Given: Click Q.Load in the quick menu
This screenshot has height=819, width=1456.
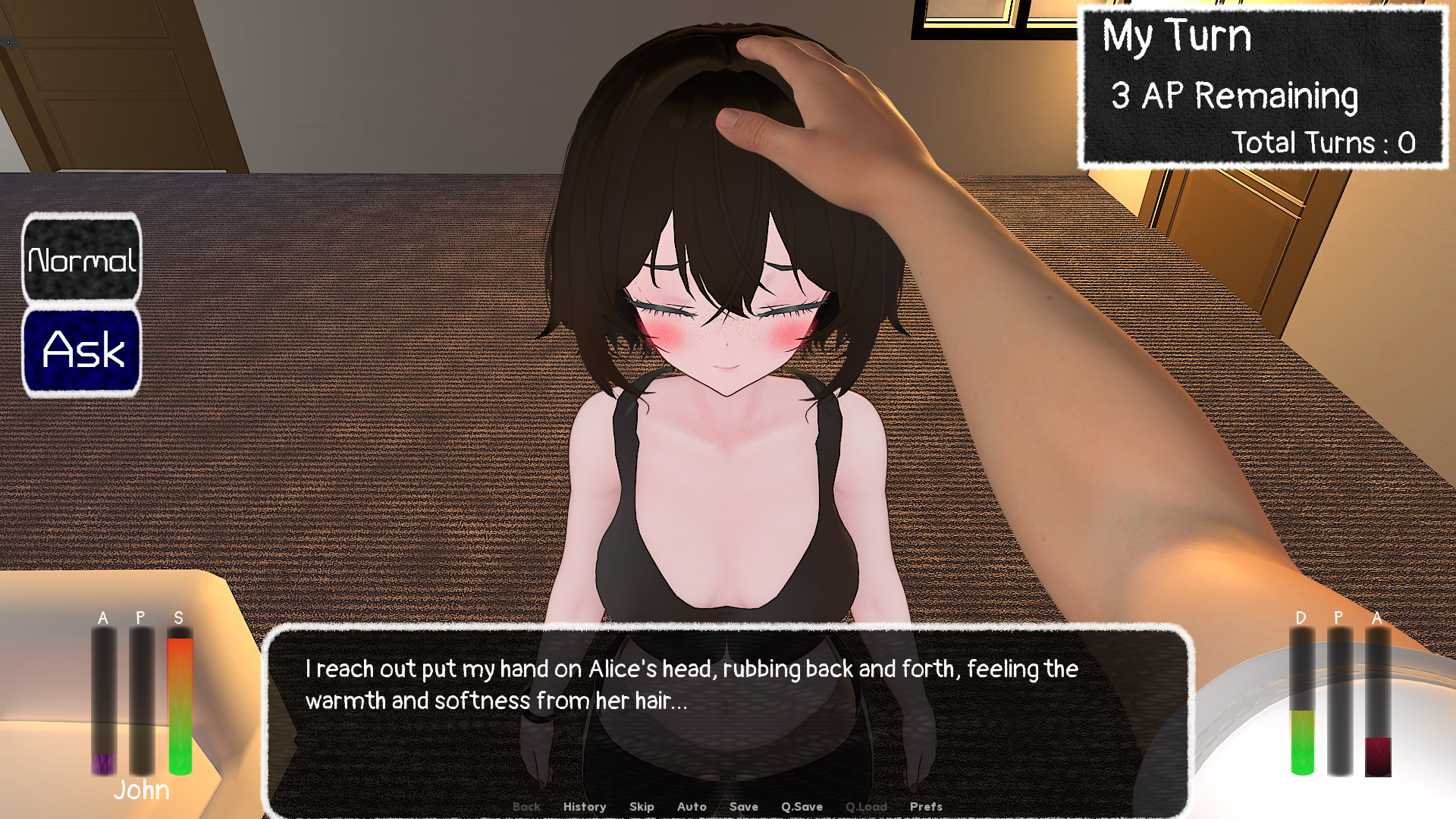Looking at the screenshot, I should [x=866, y=807].
